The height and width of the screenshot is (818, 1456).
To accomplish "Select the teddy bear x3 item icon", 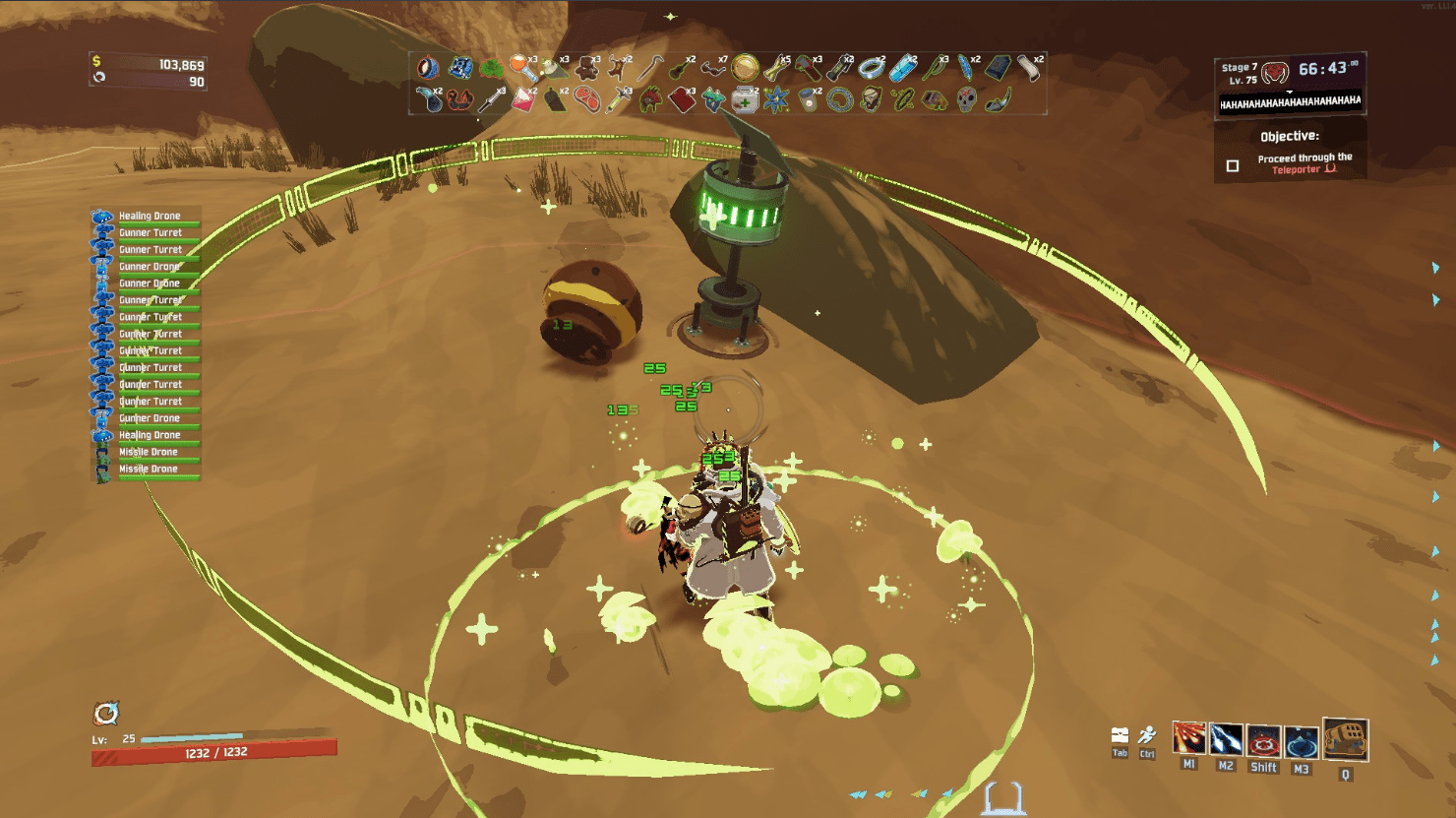I will pos(584,68).
